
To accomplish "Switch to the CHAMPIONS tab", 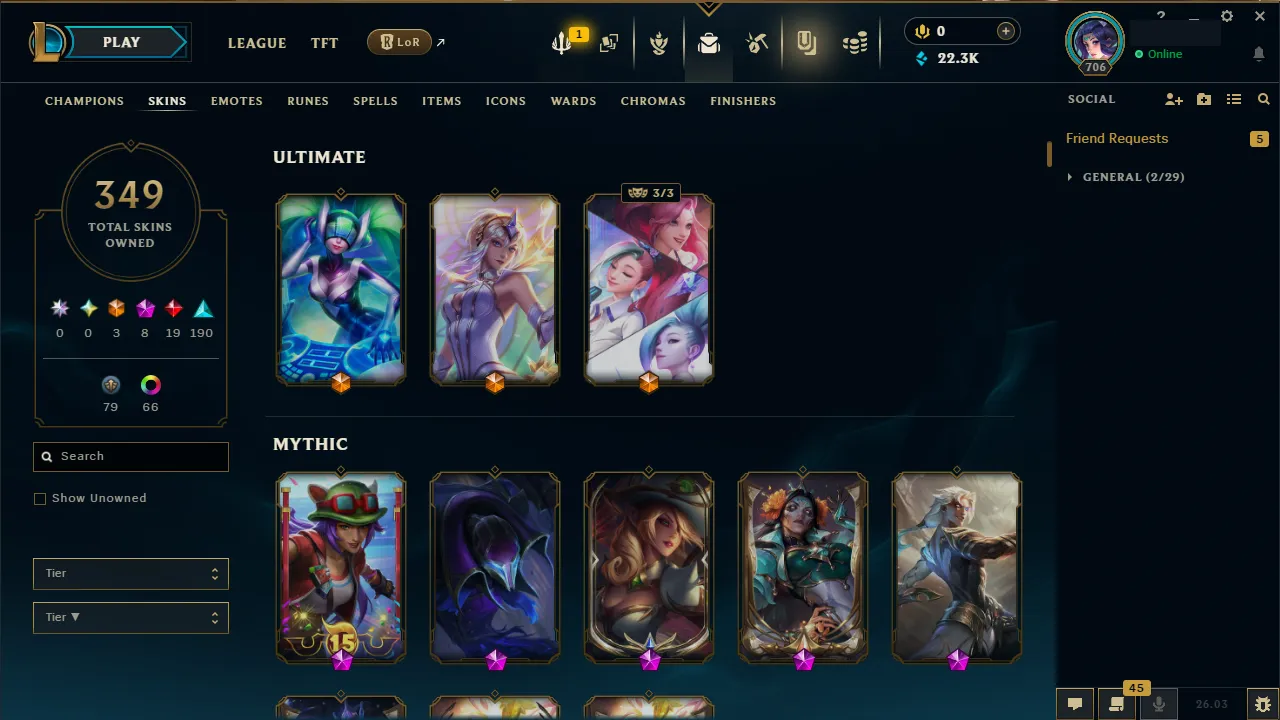I will (x=84, y=100).
